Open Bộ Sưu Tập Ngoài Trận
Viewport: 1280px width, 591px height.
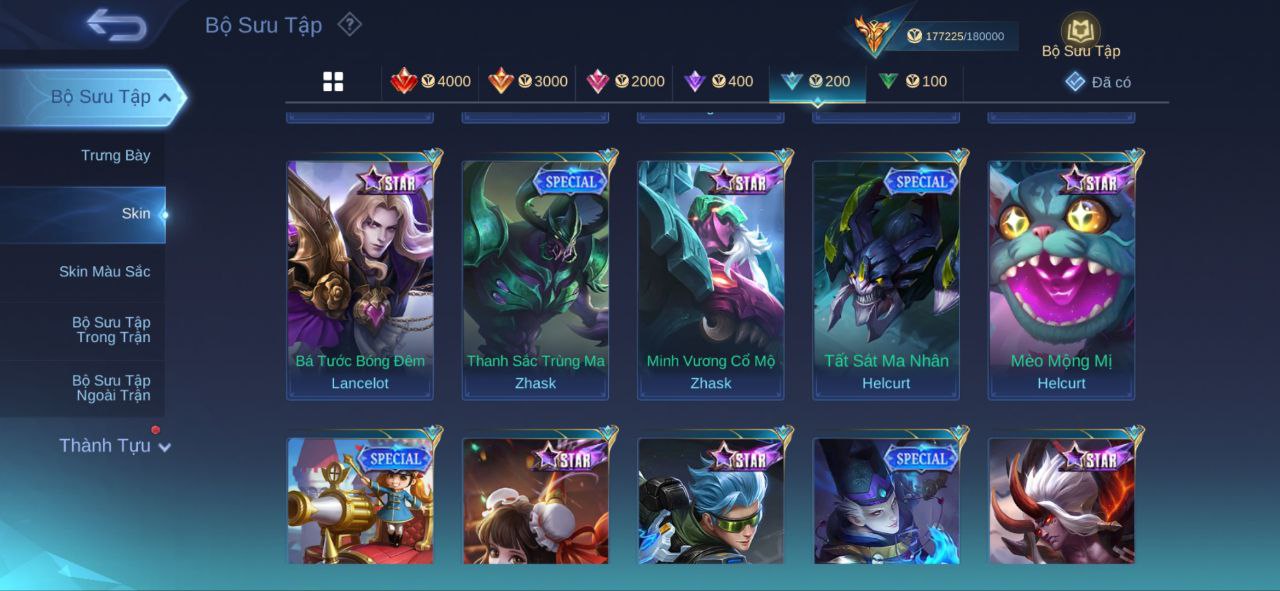point(110,387)
